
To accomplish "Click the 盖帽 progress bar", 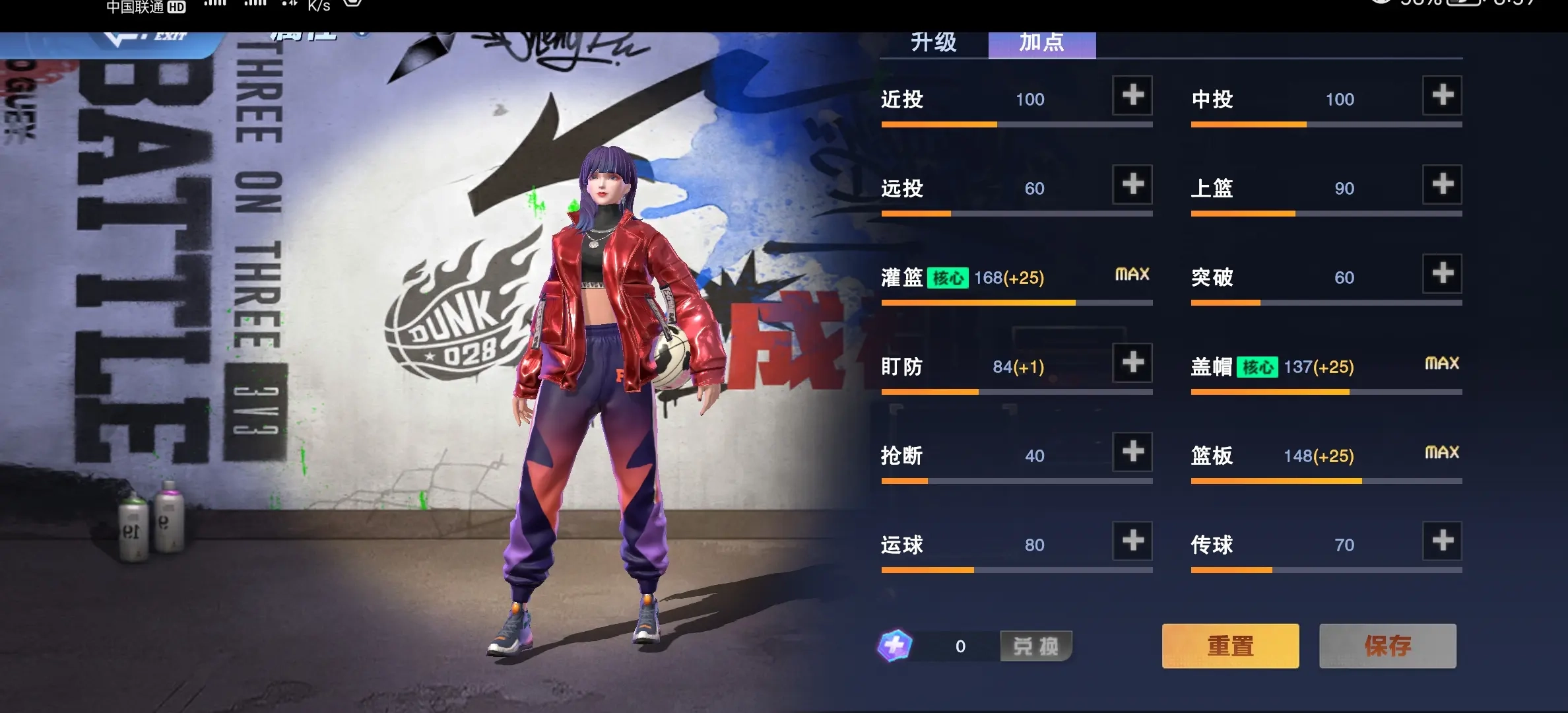I will point(1325,391).
